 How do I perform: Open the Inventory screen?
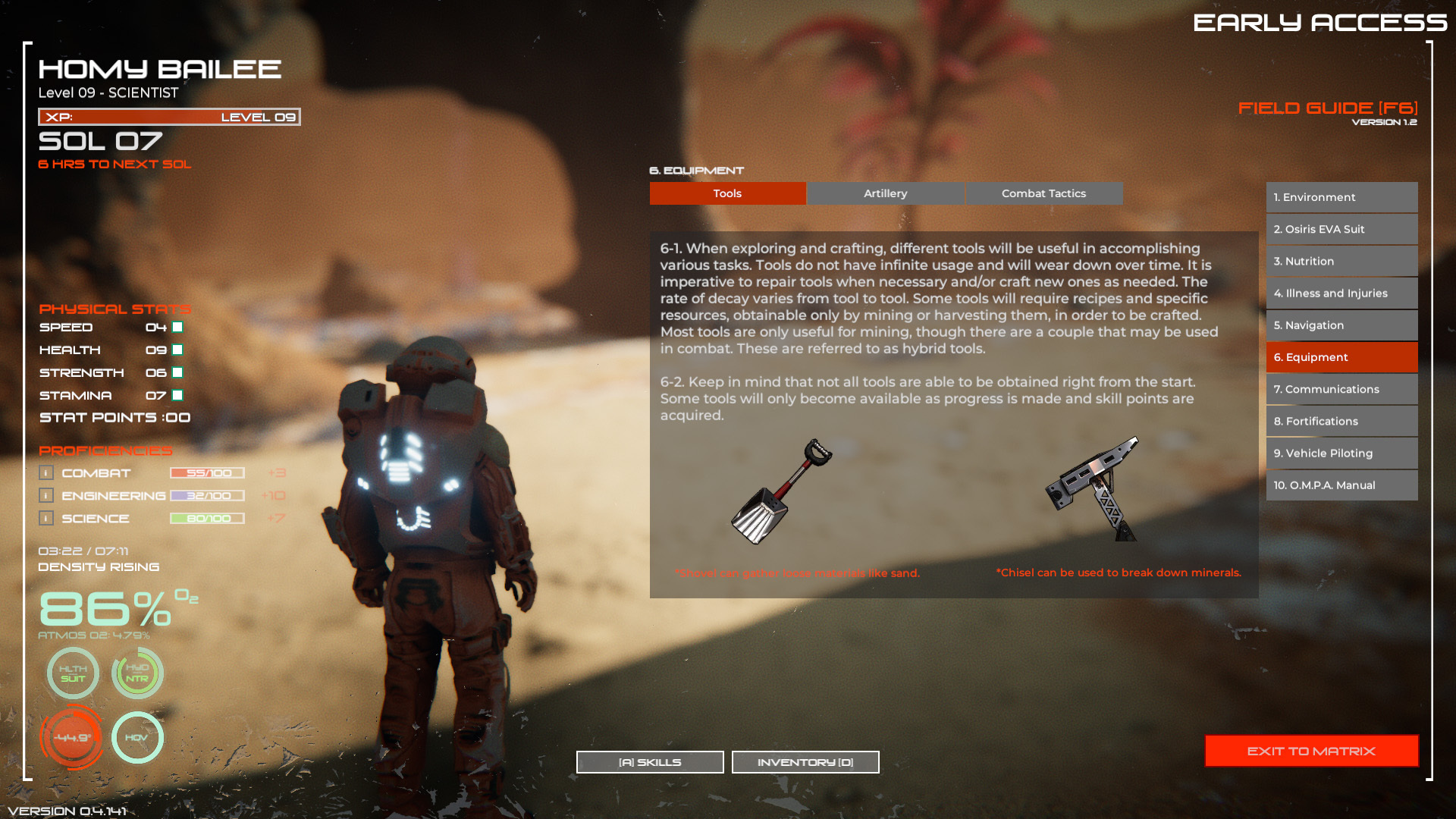click(x=805, y=762)
